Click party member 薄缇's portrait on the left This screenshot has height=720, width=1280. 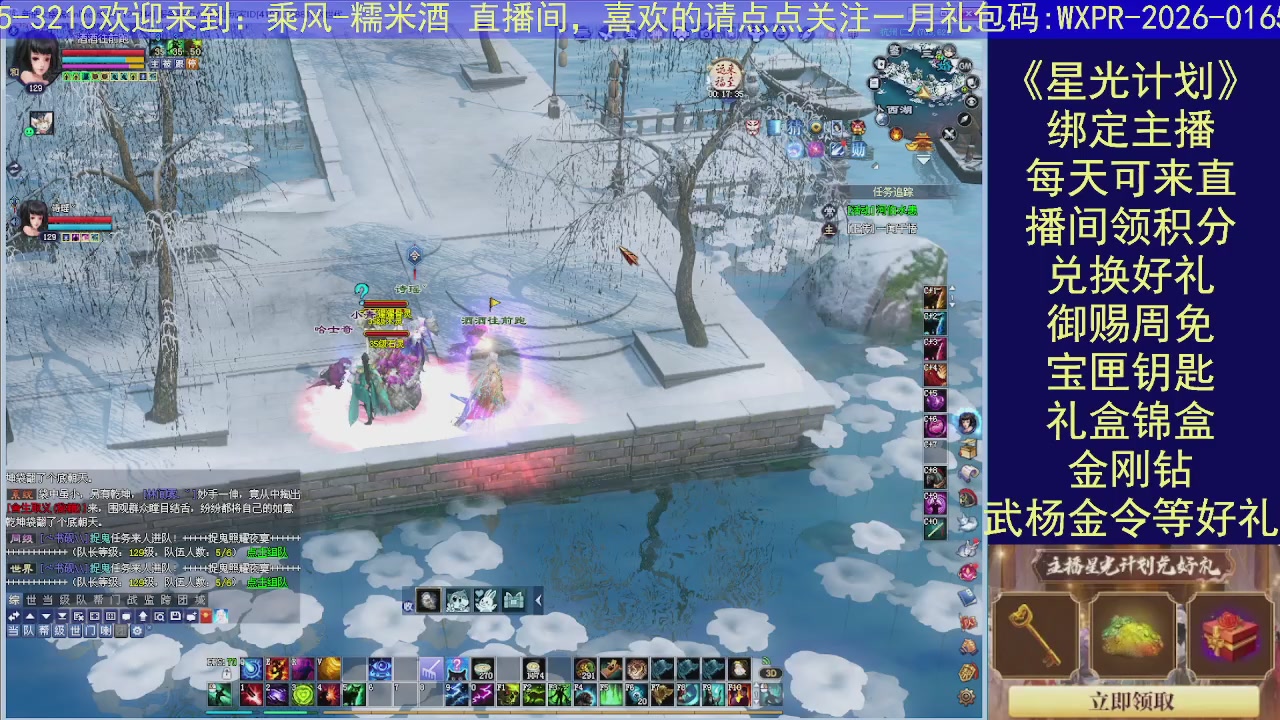point(32,222)
